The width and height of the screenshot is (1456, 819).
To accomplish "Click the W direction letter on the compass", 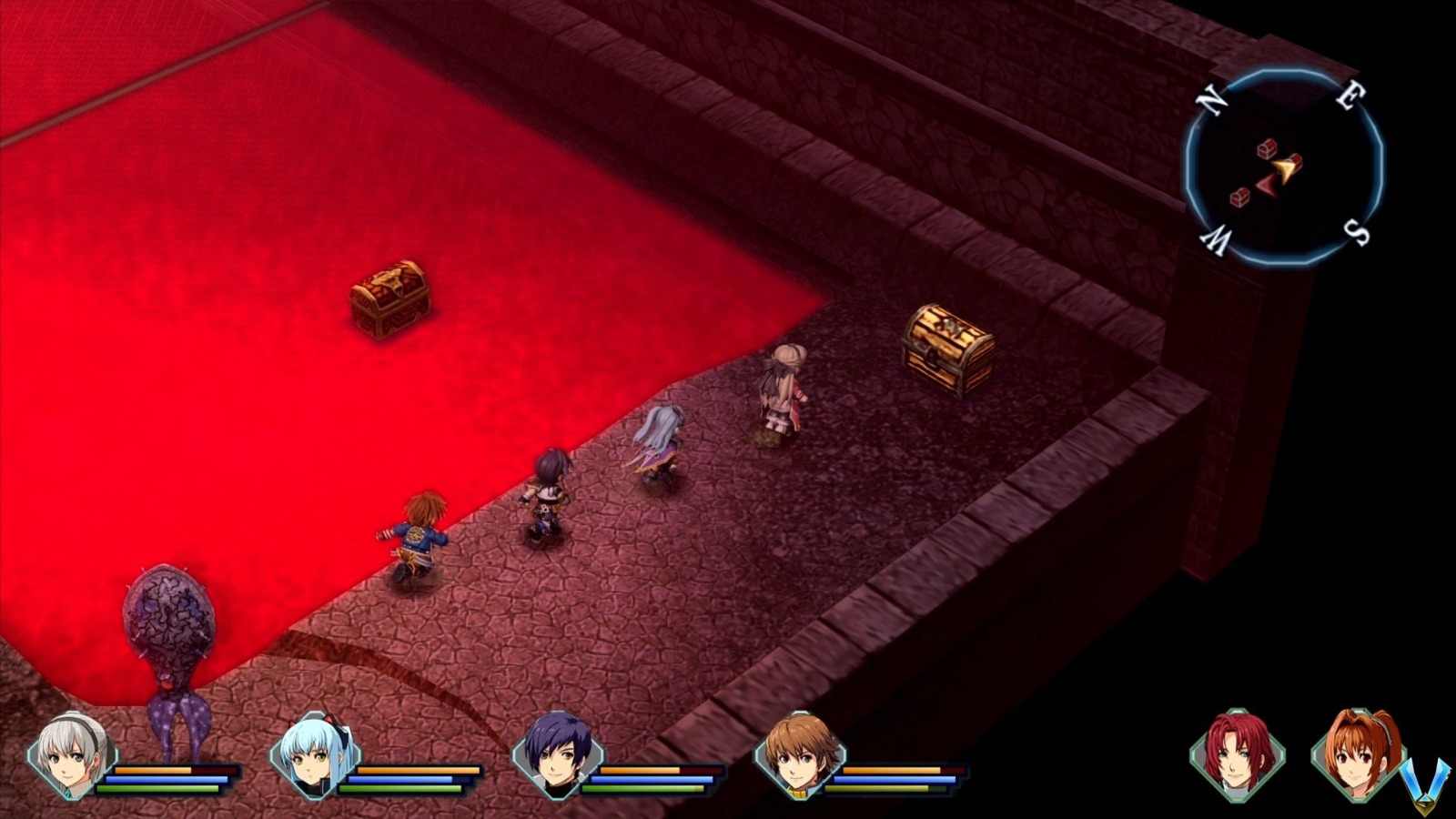I will click(x=1216, y=240).
